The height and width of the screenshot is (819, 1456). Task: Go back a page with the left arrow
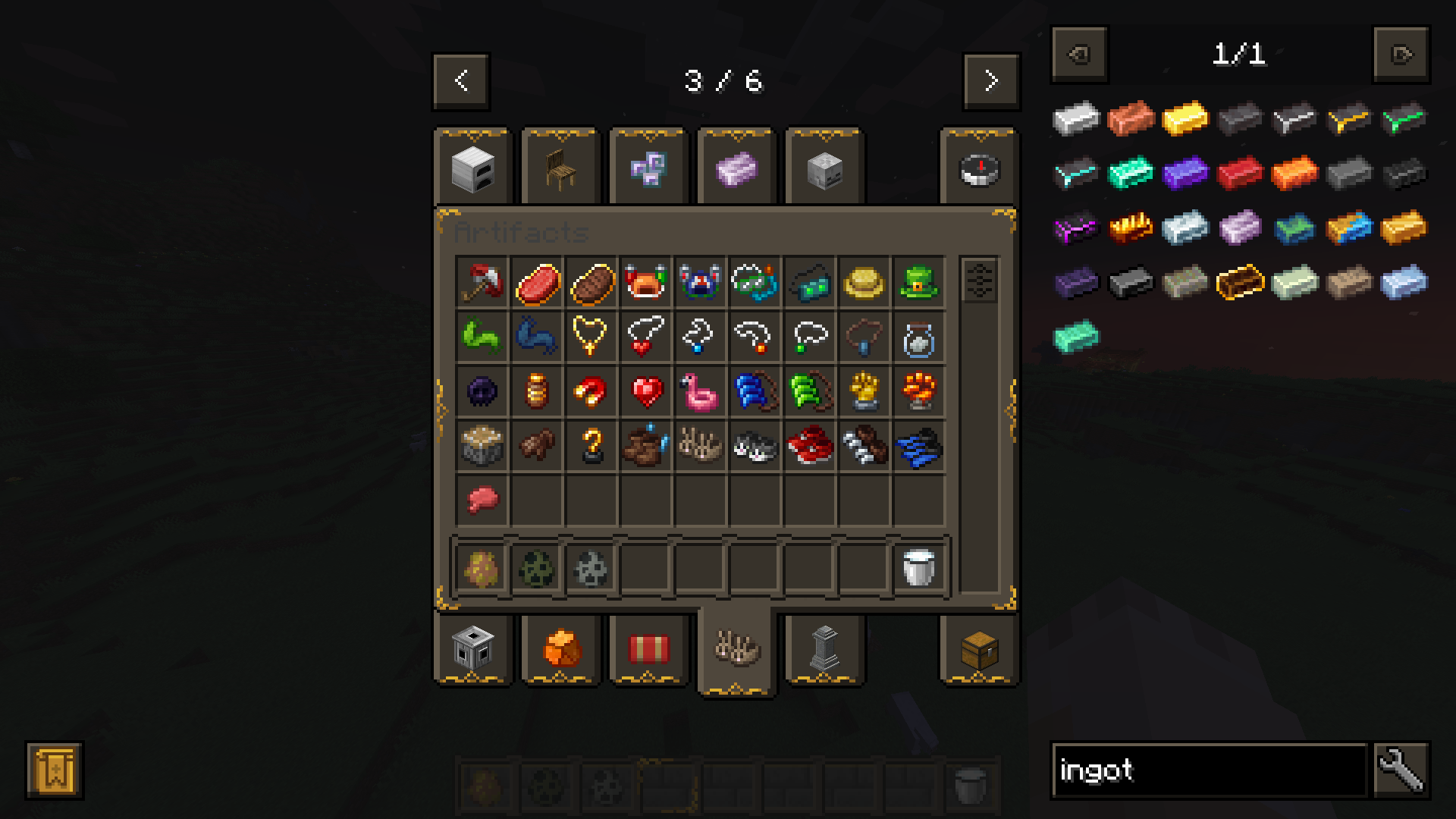coord(460,81)
